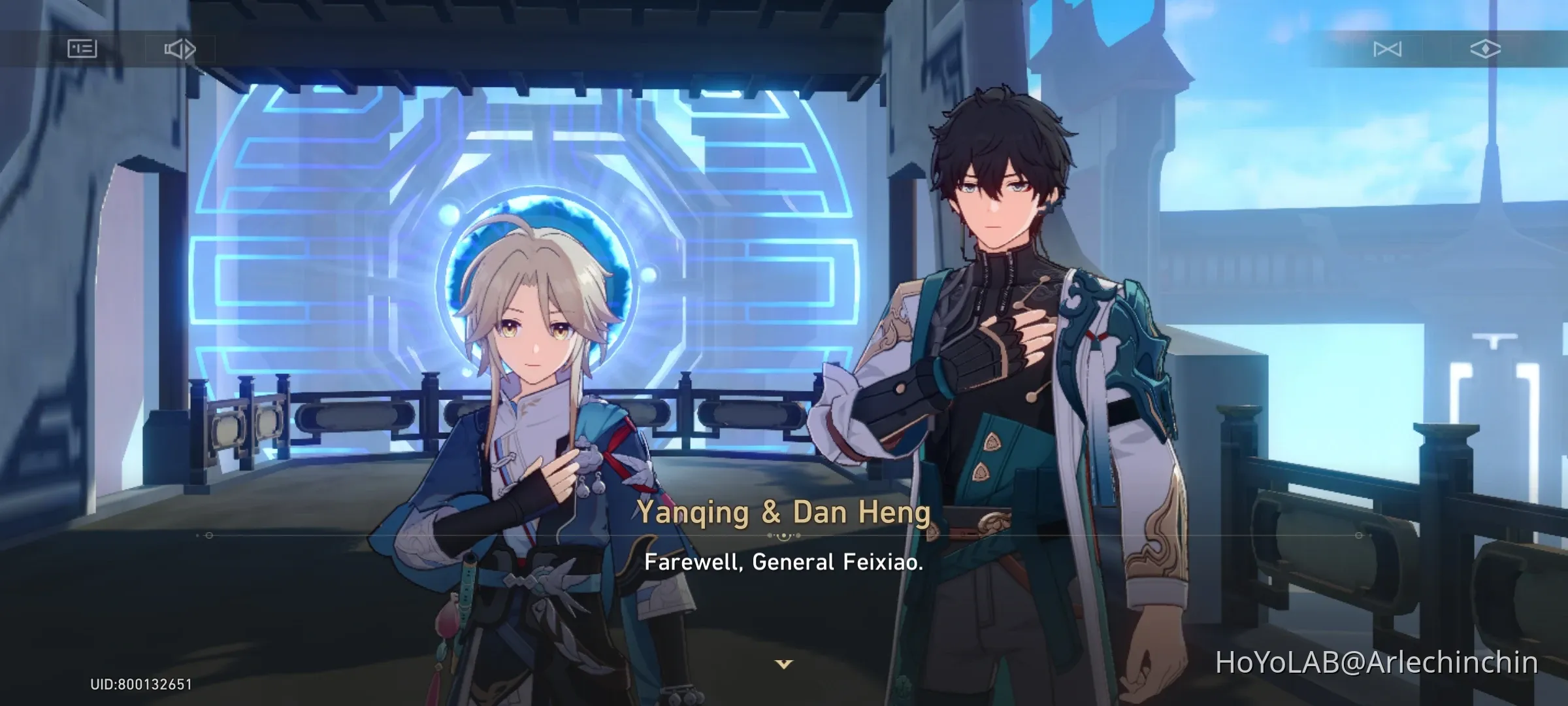Click the UID:800132651 text
Viewport: 1568px width, 706px height.
coord(137,685)
